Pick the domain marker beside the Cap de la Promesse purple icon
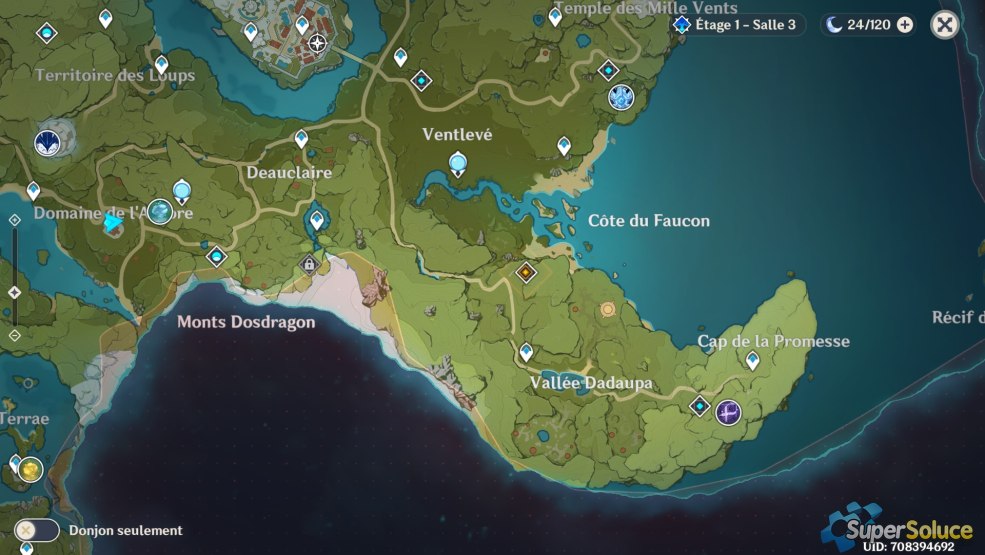Image resolution: width=985 pixels, height=555 pixels. (700, 406)
